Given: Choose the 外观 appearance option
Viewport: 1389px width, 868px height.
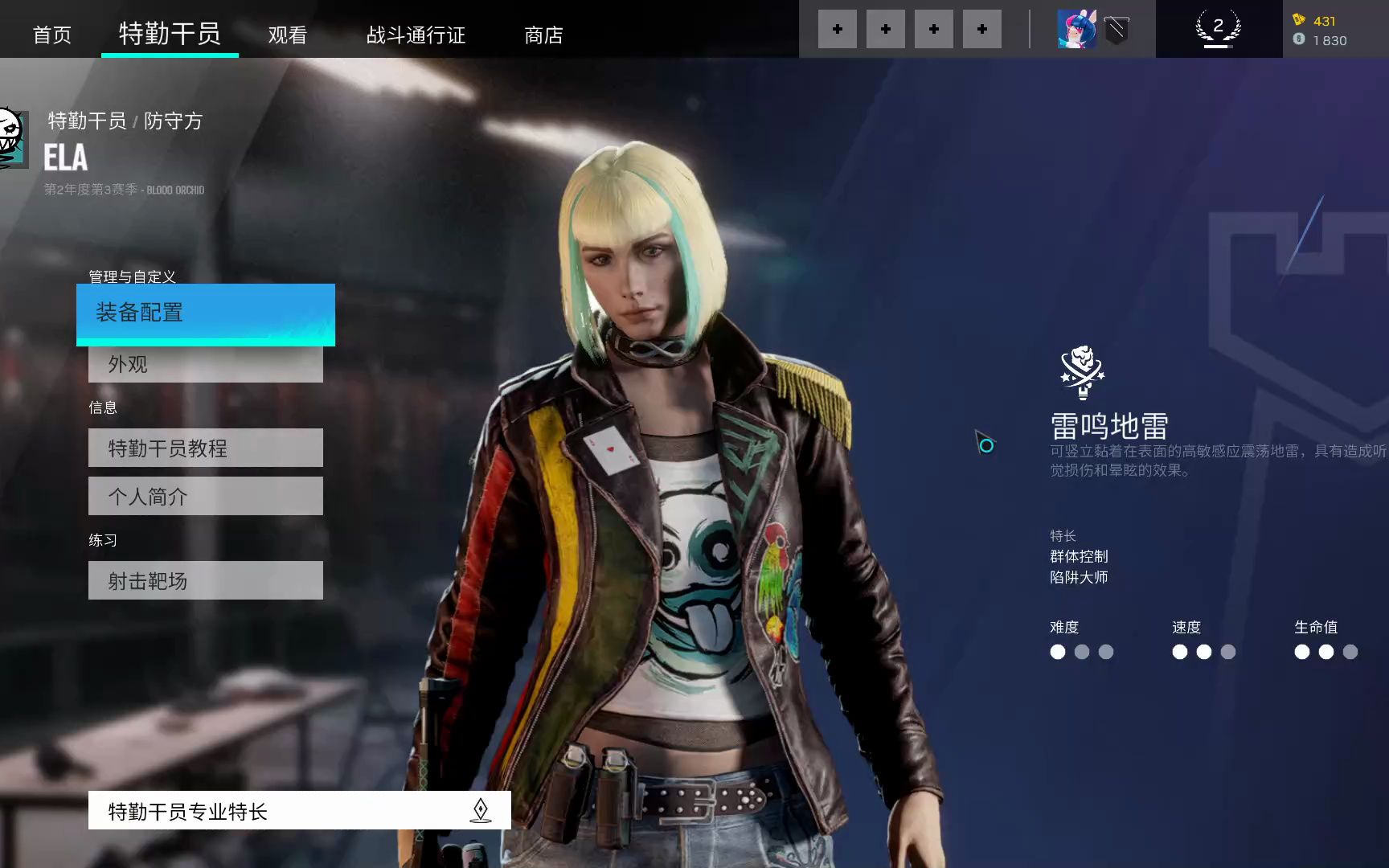Looking at the screenshot, I should click(x=206, y=365).
